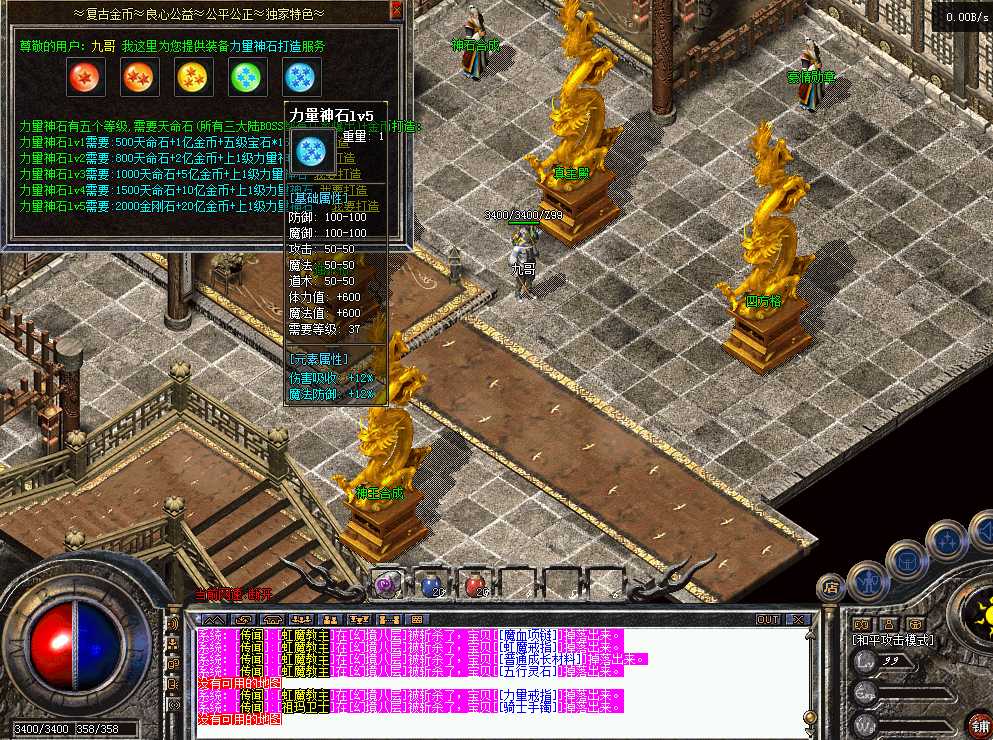Viewport: 993px width, 740px height.
Task: Switch the 和平攻击模式 attack mode label
Action: (892, 640)
